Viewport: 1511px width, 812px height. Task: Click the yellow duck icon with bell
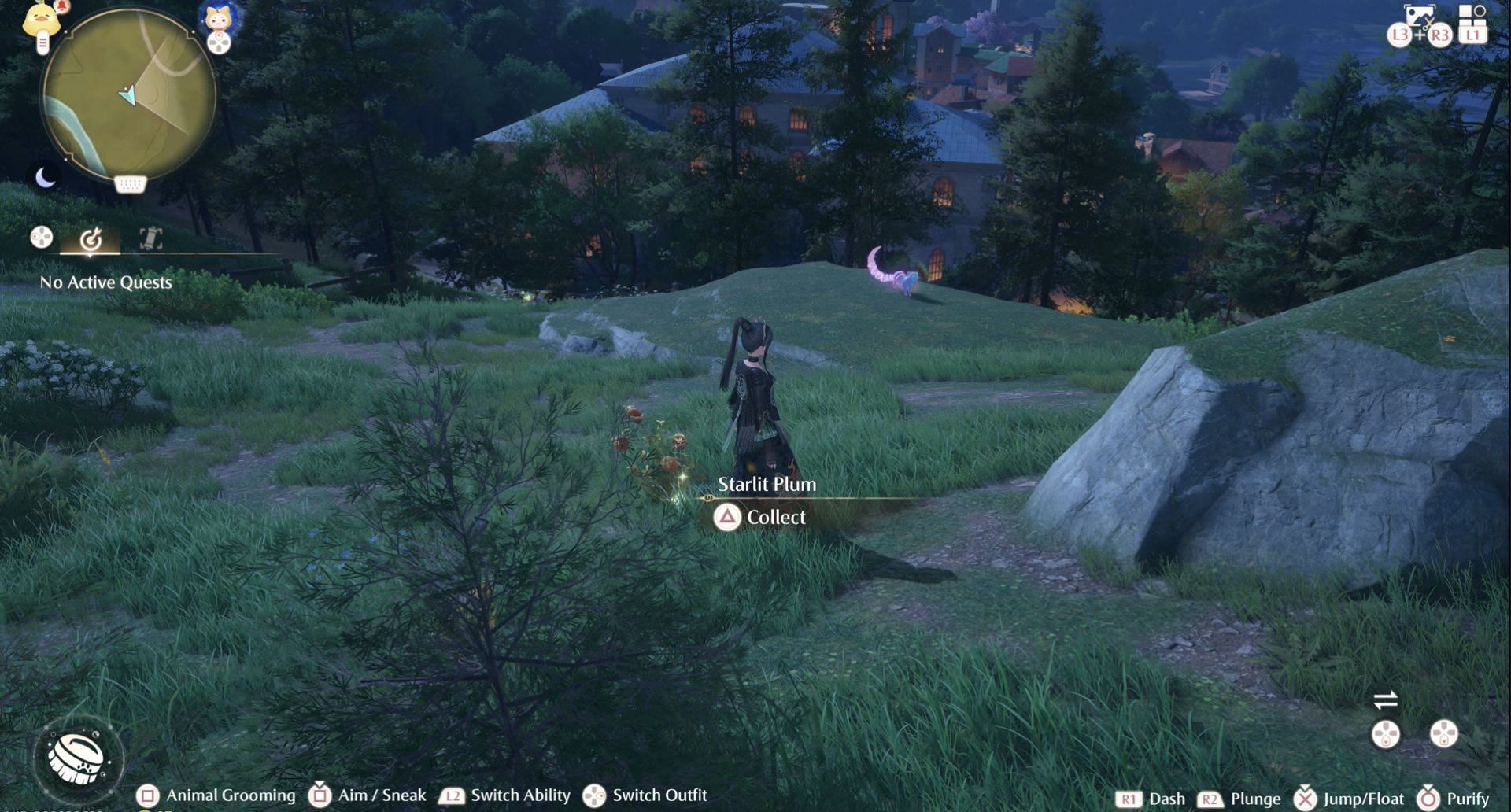click(x=42, y=19)
